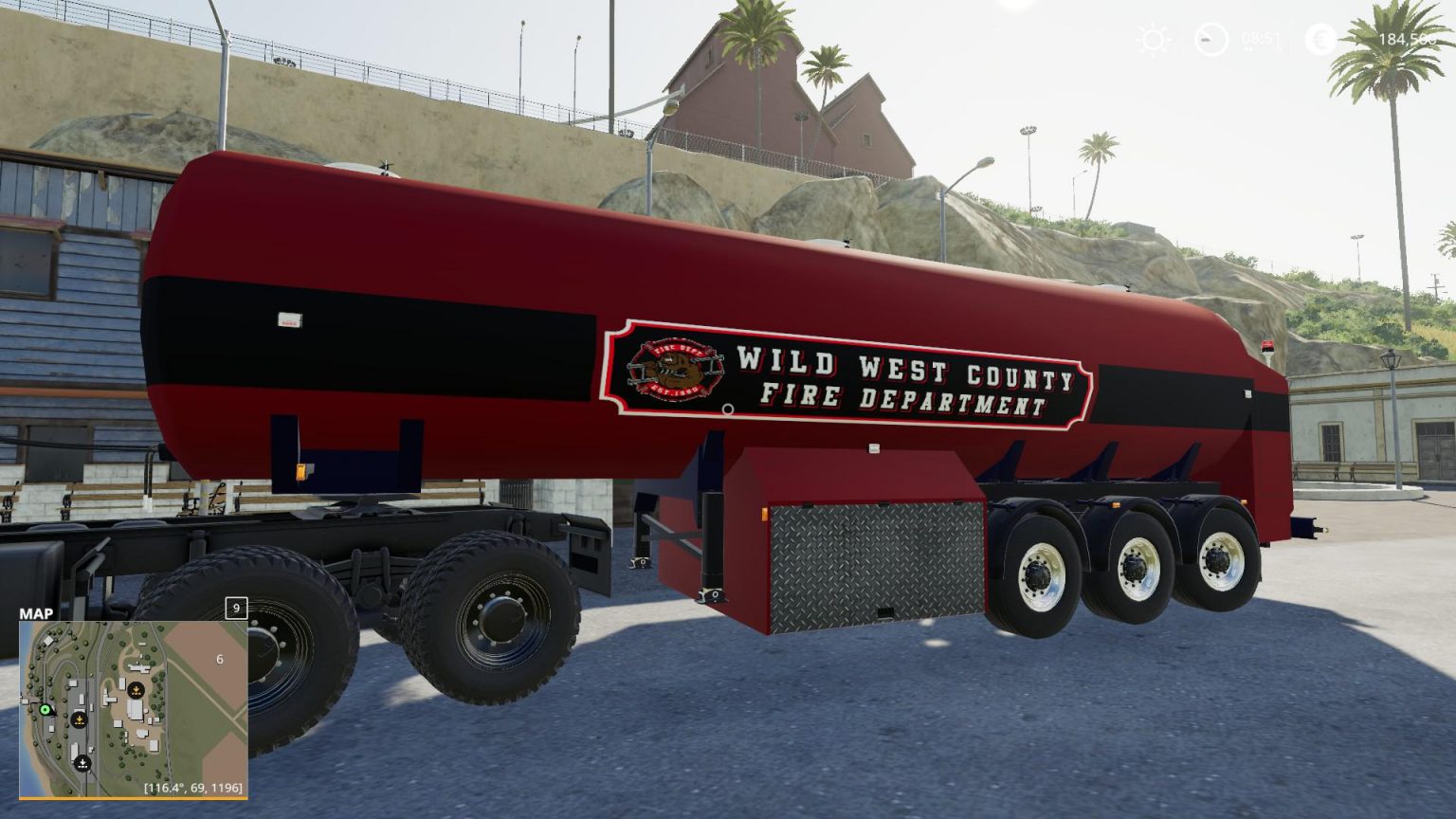Select the lowest sell point marker on the minimap
The width and height of the screenshot is (1456, 819).
(82, 762)
